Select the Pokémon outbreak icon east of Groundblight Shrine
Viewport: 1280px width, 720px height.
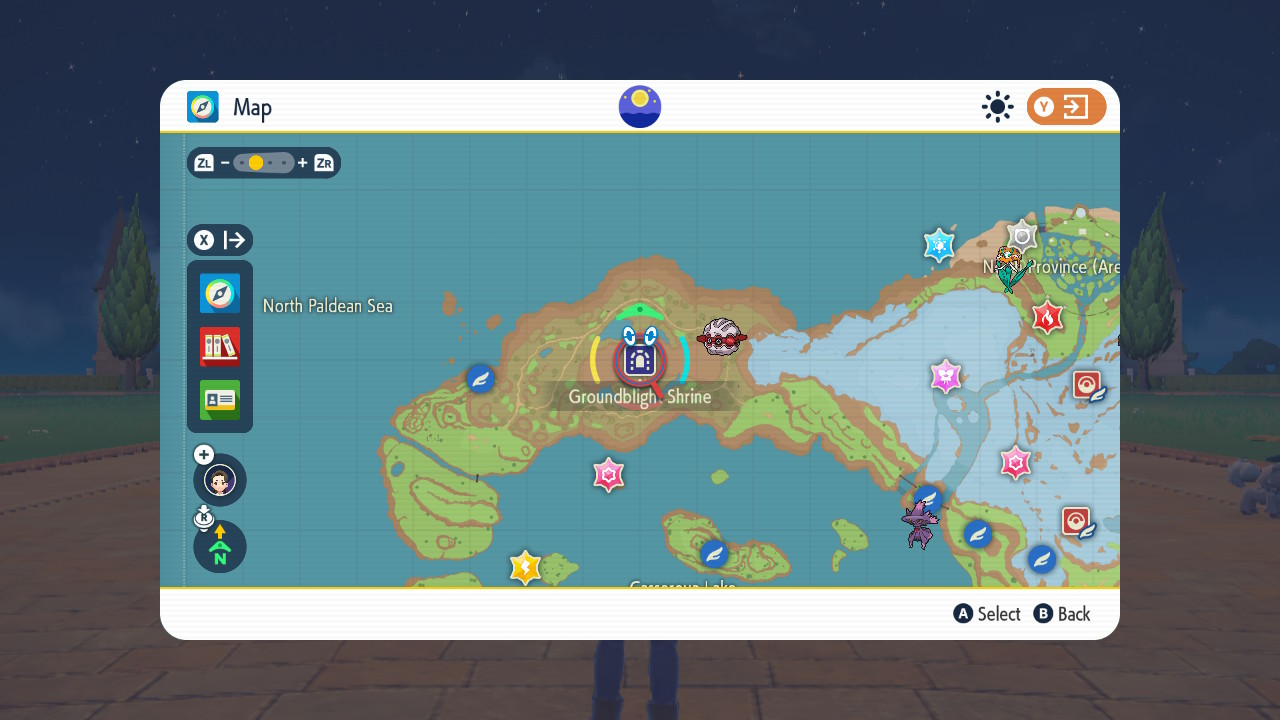tap(721, 338)
